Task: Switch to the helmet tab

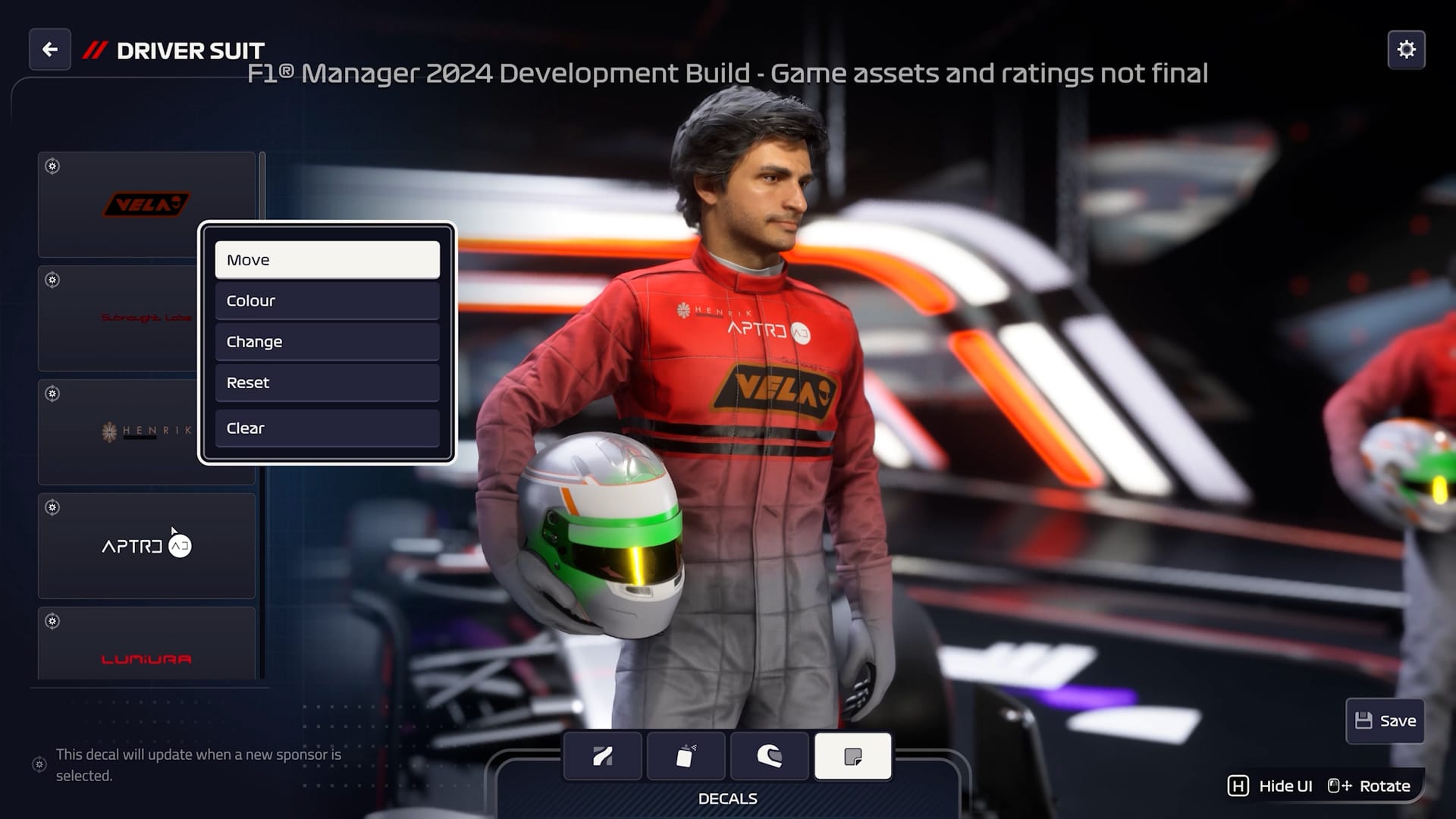Action: coord(769,756)
